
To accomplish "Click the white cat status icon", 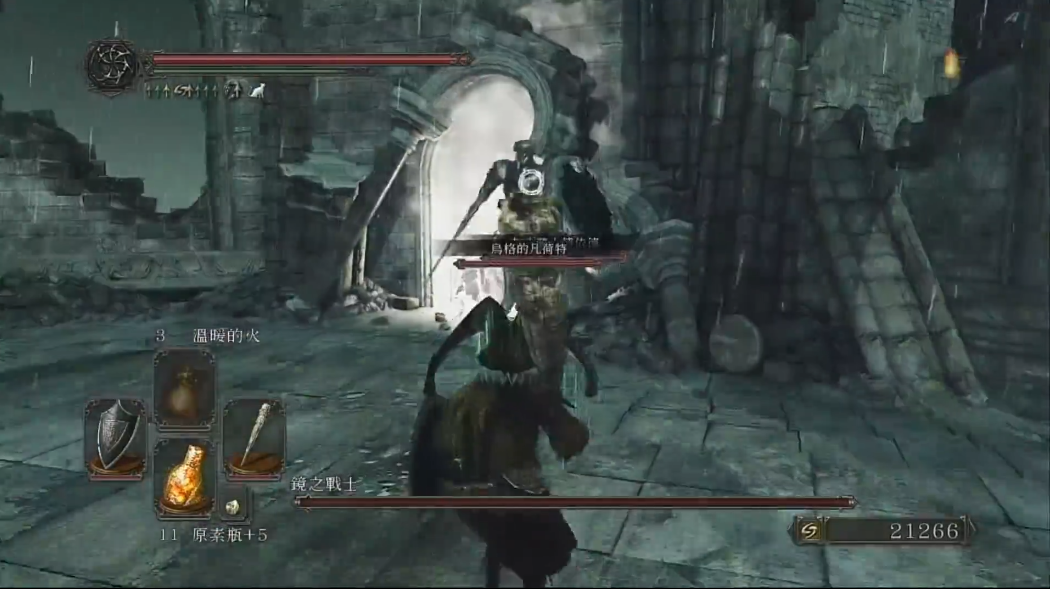I will point(257,91).
